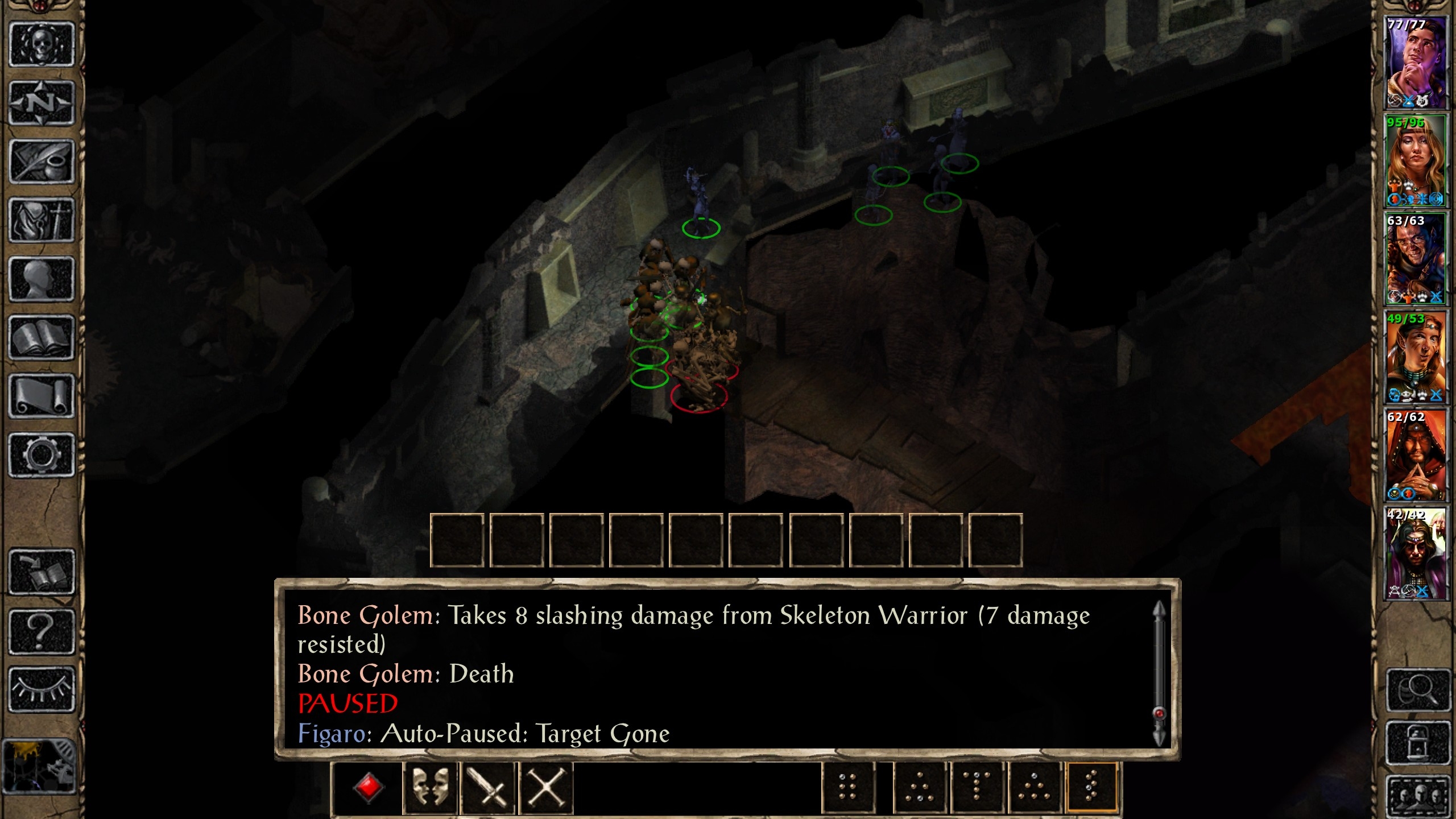This screenshot has height=819, width=1456.
Task: Toggle the question mark help button
Action: [42, 631]
